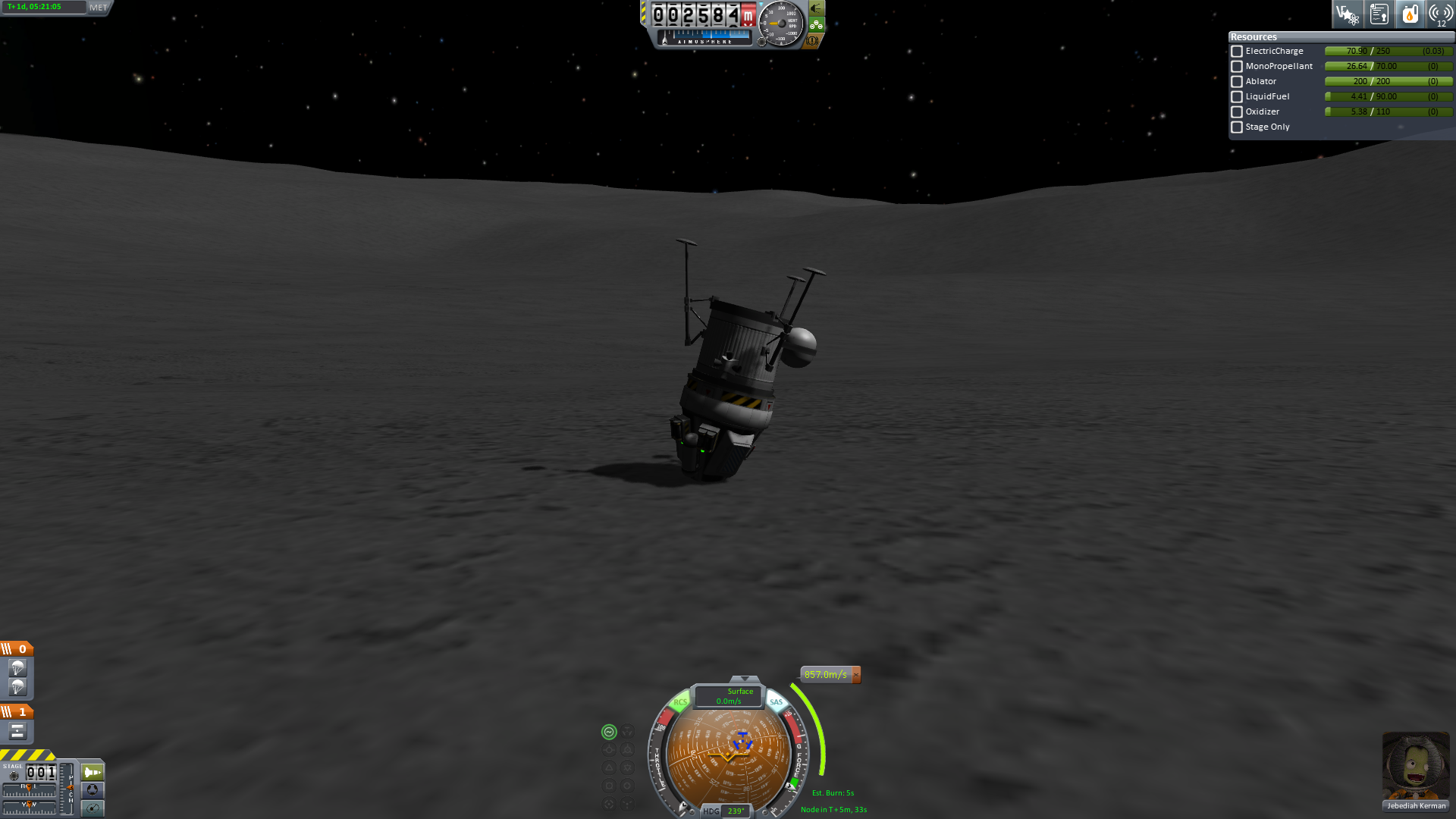
Task: Enable the Stage Only checkbox
Action: click(x=1237, y=127)
